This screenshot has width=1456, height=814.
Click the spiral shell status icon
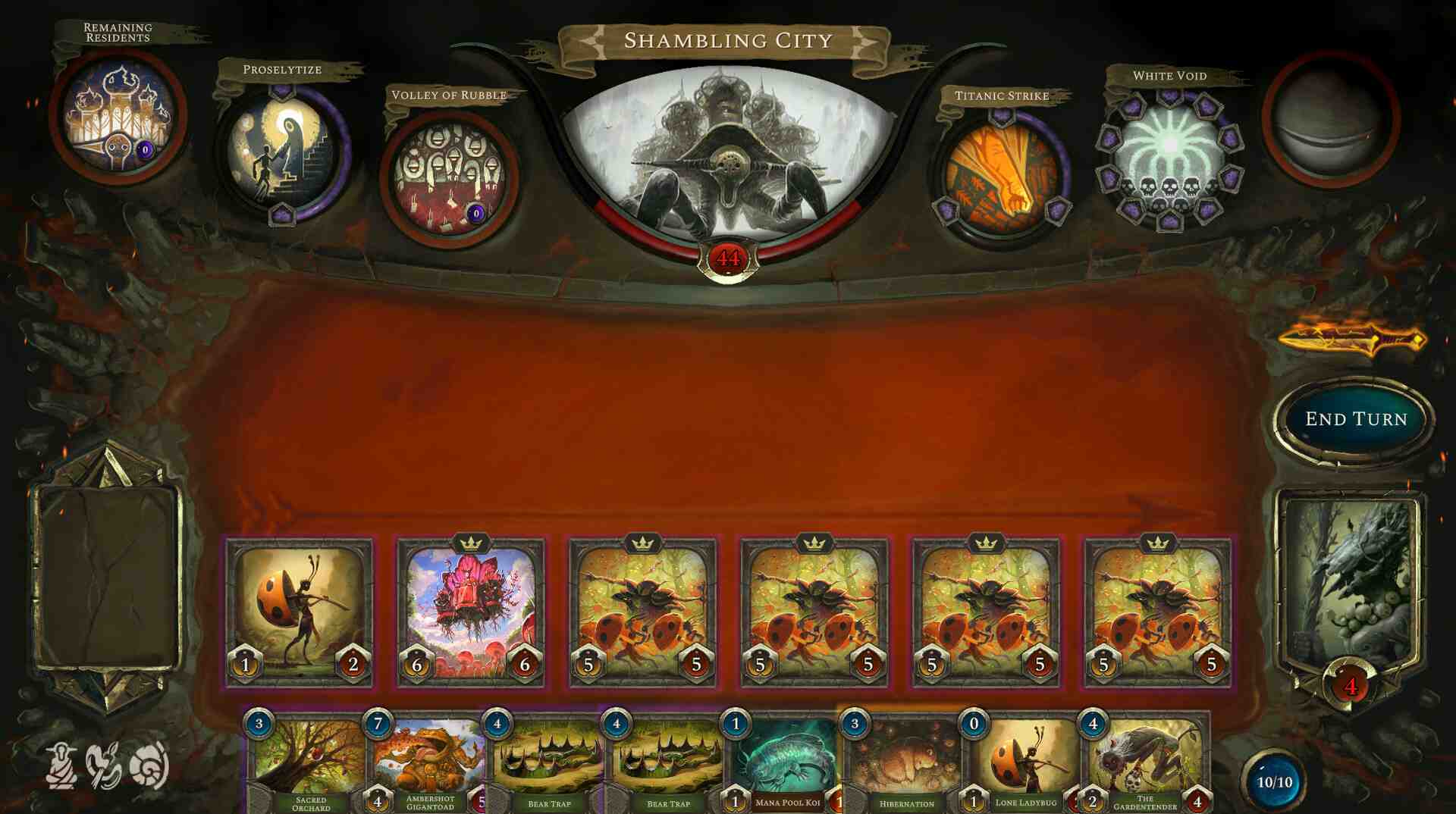pyautogui.click(x=149, y=765)
